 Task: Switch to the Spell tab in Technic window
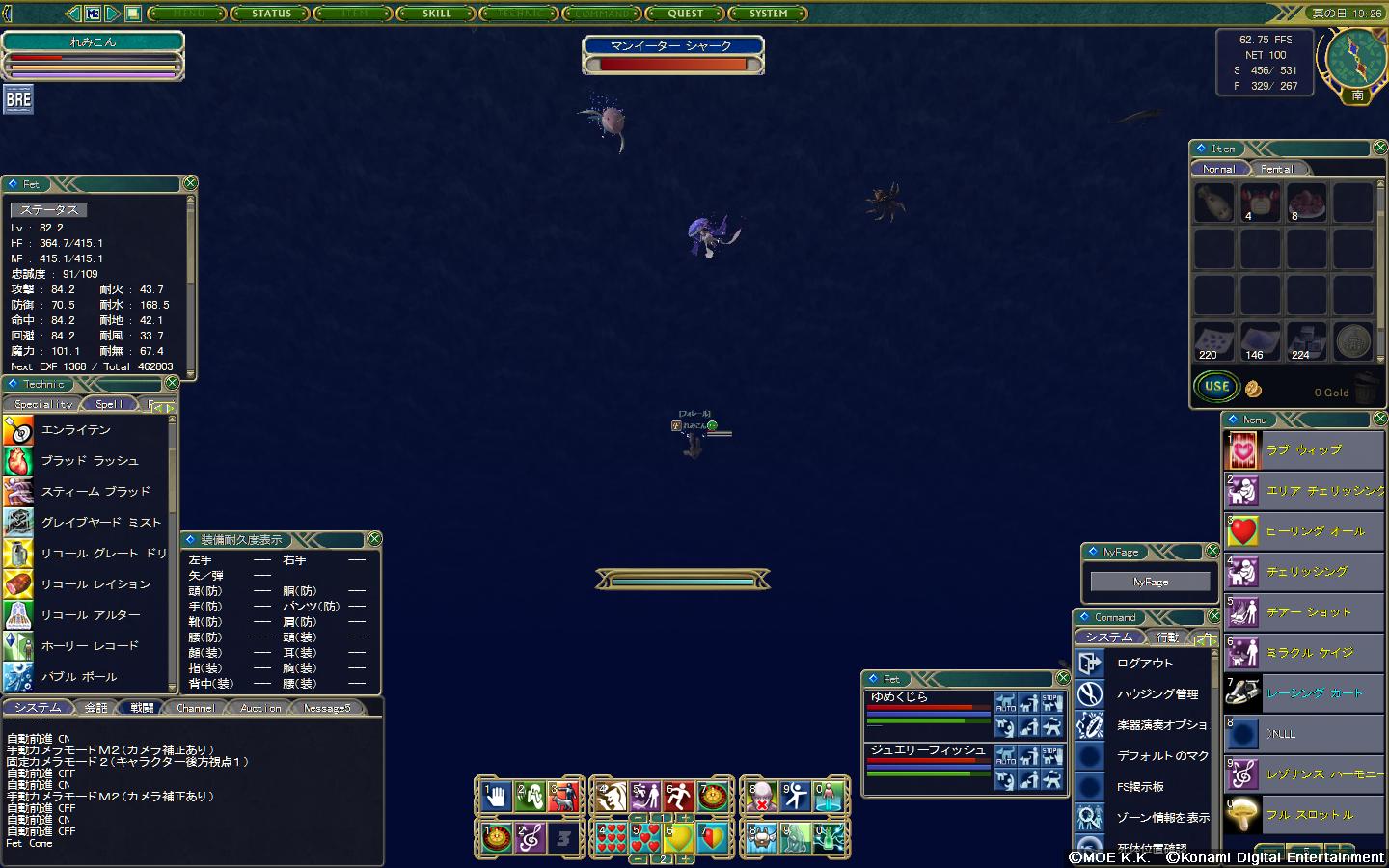click(x=109, y=404)
